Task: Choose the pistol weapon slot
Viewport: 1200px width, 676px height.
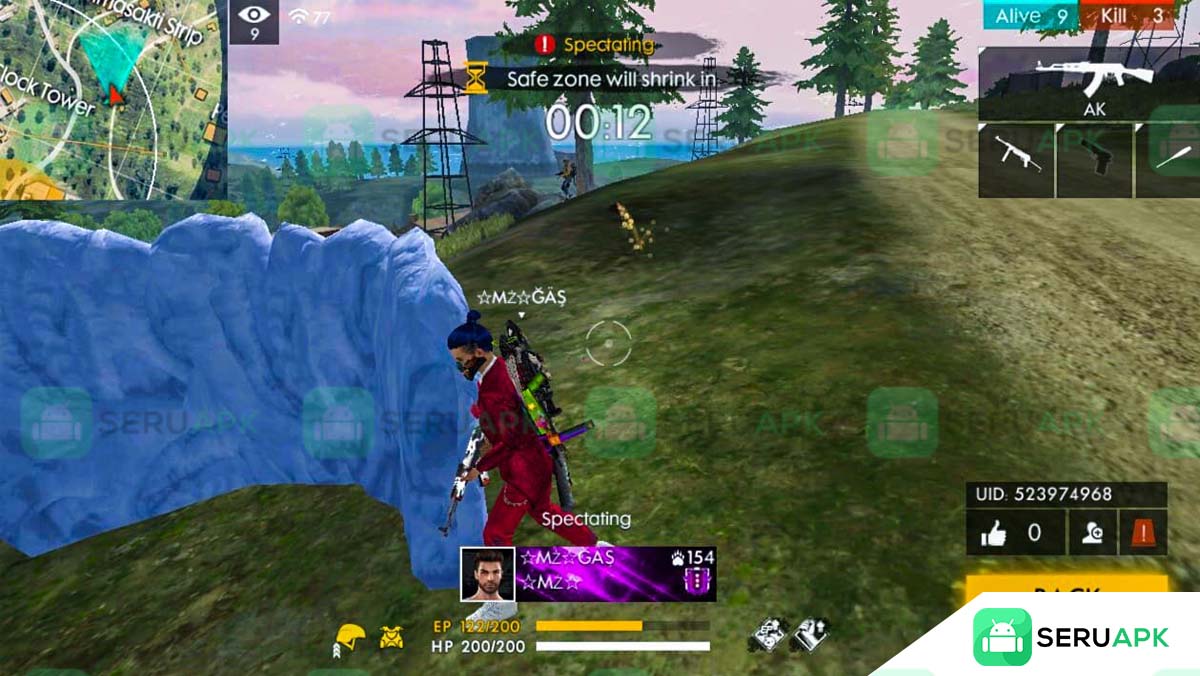Action: tap(1094, 158)
